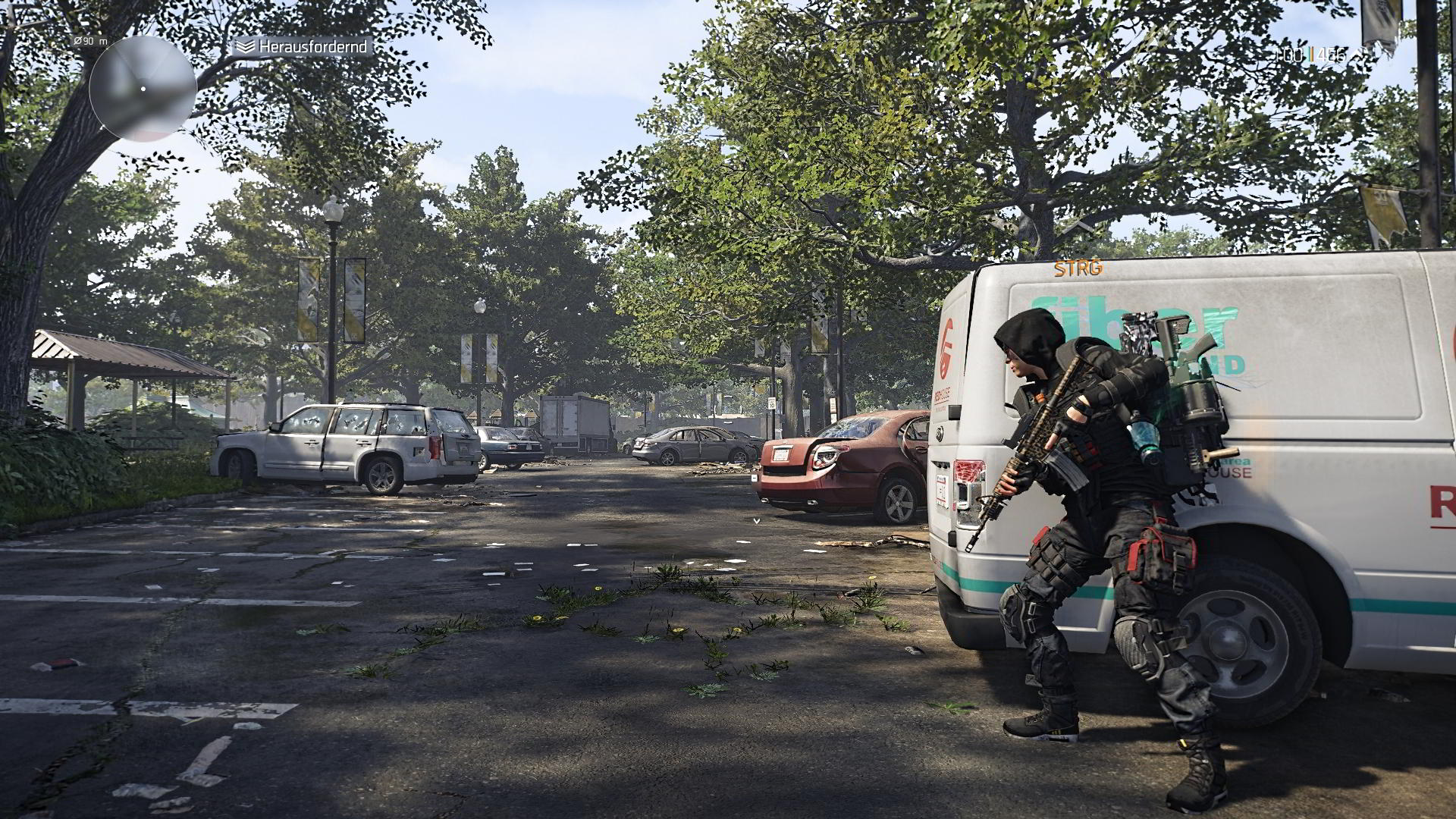1456x819 pixels.
Task: Click the chevrons left of Herausfordernd text
Action: (x=245, y=47)
